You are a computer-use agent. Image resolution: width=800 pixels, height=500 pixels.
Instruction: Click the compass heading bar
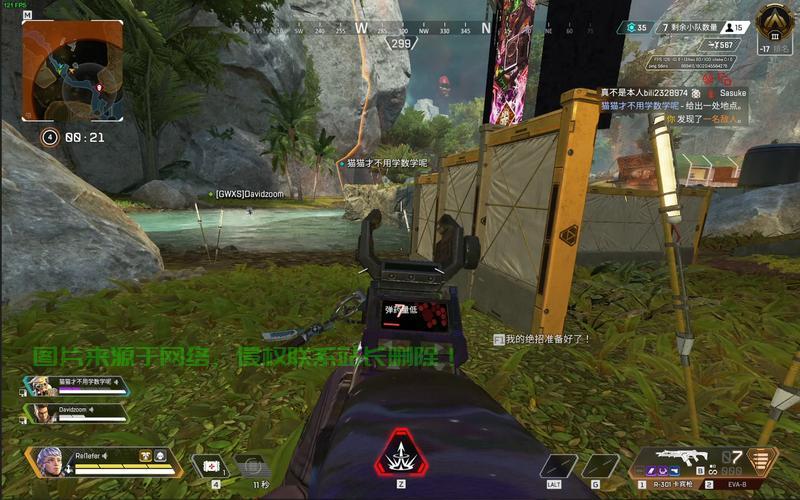click(x=400, y=29)
